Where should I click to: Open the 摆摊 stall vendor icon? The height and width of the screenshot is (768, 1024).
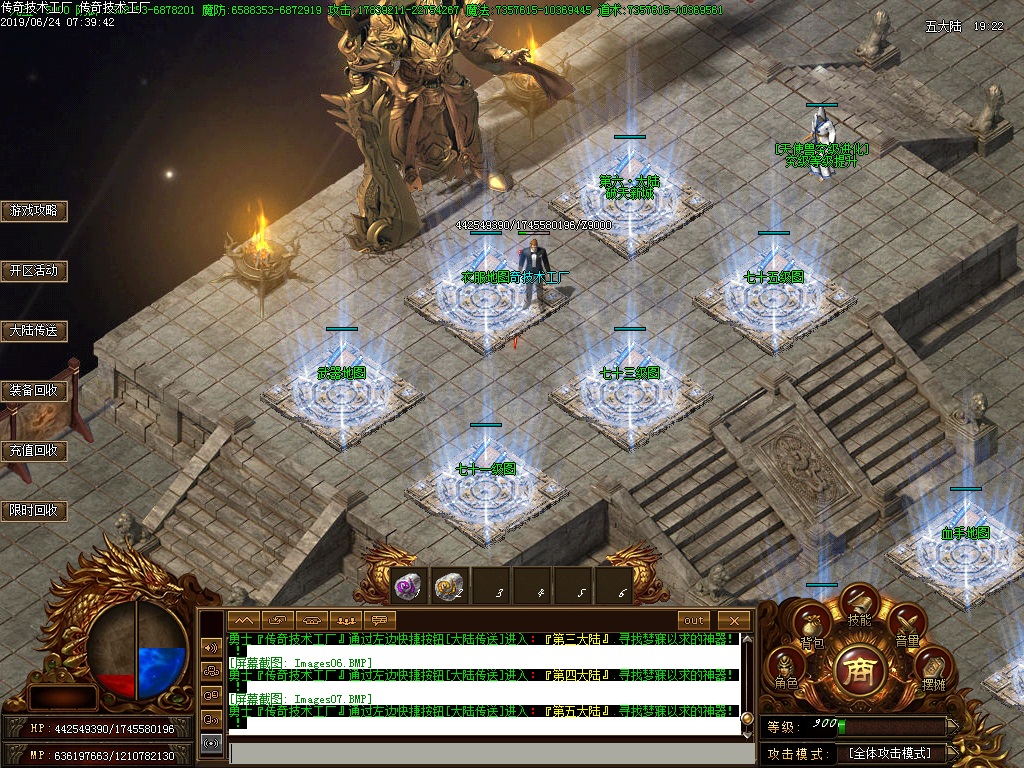point(932,671)
